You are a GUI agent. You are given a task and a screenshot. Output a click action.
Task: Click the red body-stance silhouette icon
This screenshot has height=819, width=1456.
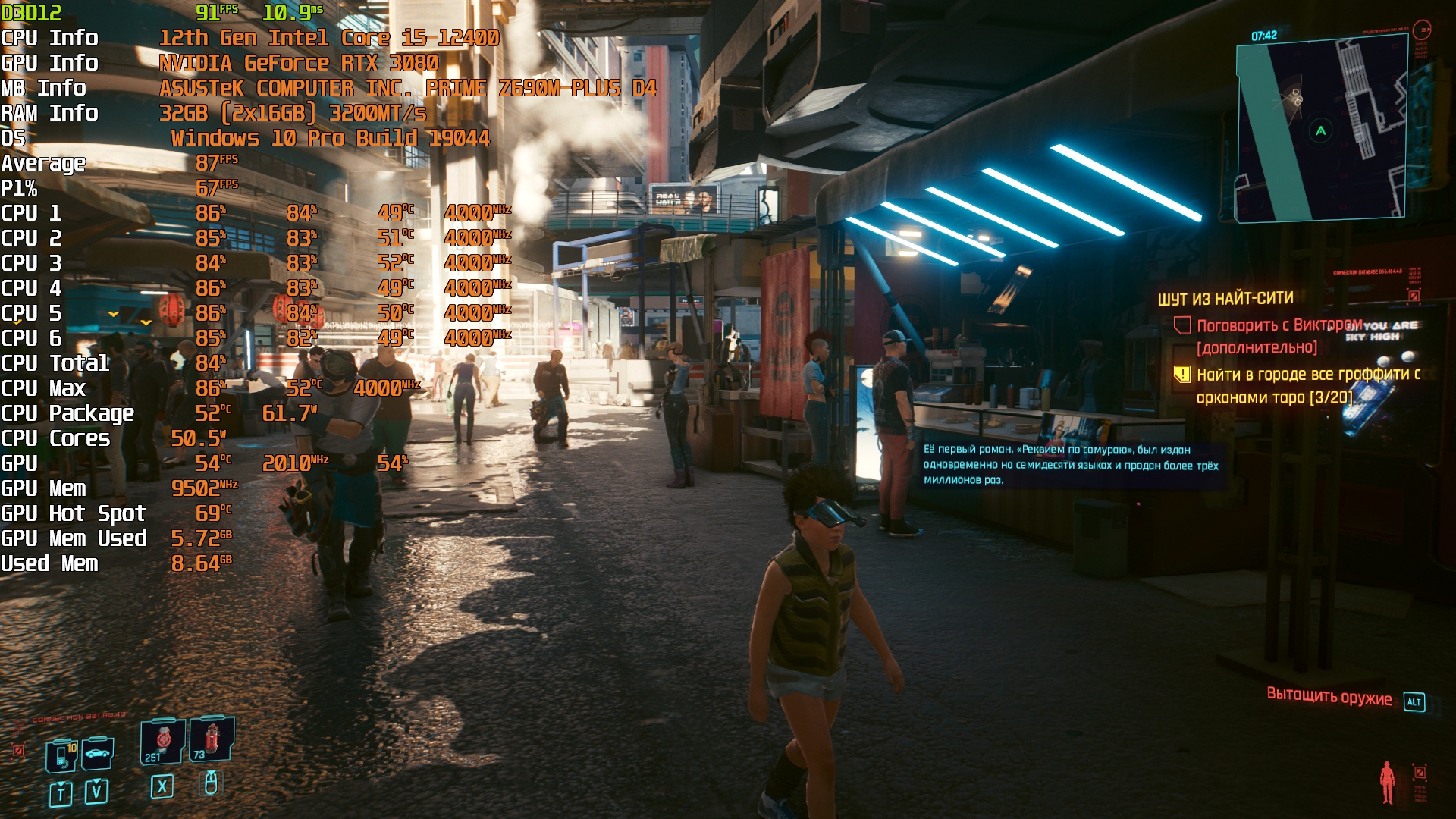(1387, 781)
